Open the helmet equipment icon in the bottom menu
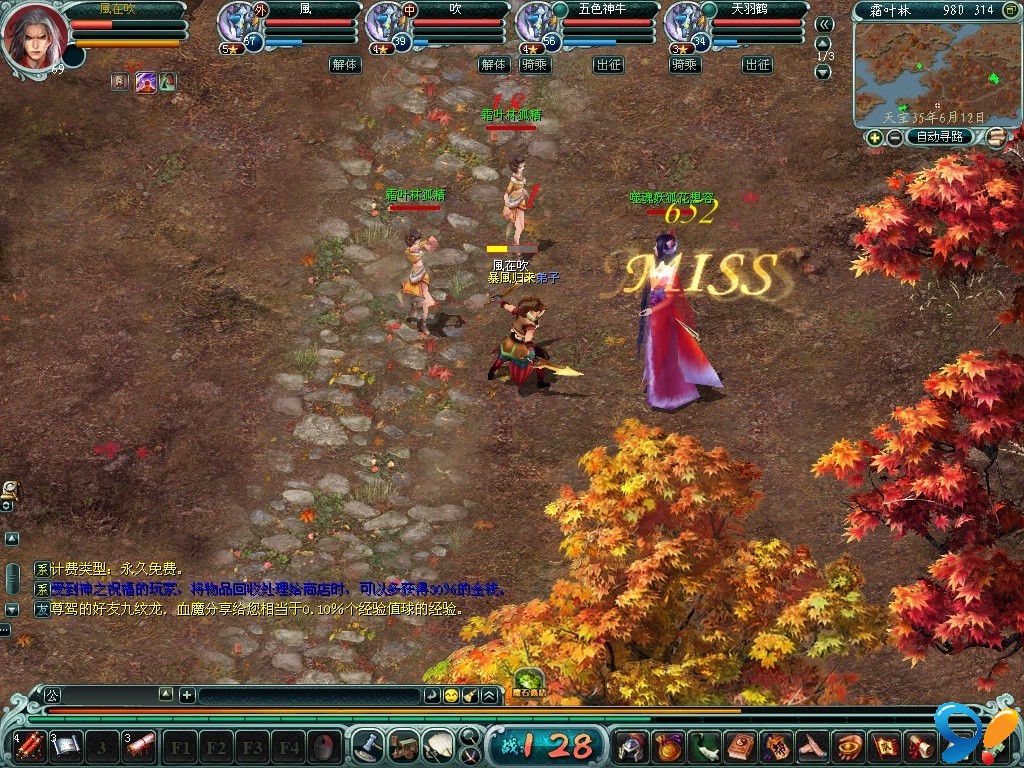The width and height of the screenshot is (1024, 768). click(630, 746)
